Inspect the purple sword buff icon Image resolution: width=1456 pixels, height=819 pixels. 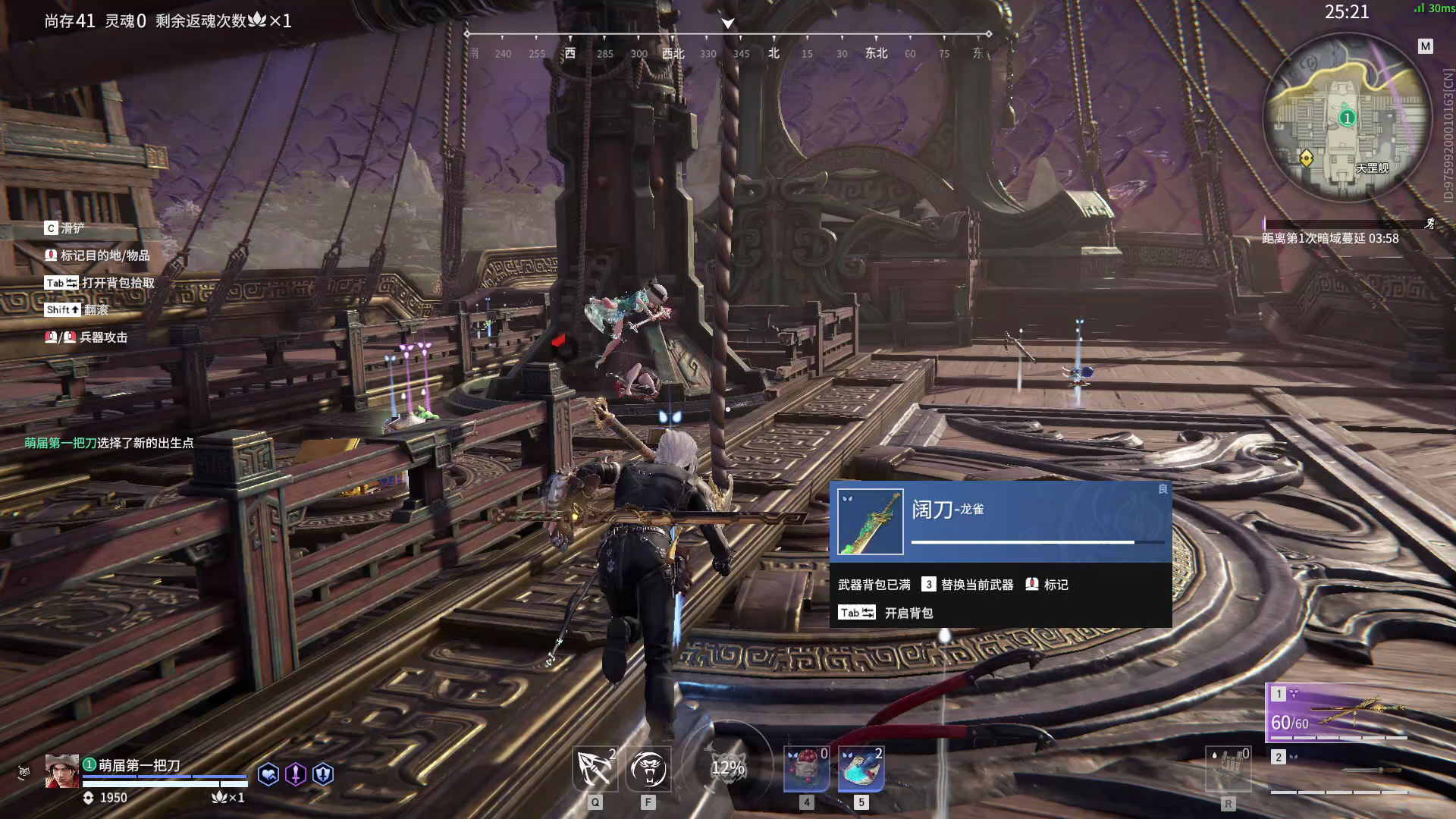pos(296,774)
